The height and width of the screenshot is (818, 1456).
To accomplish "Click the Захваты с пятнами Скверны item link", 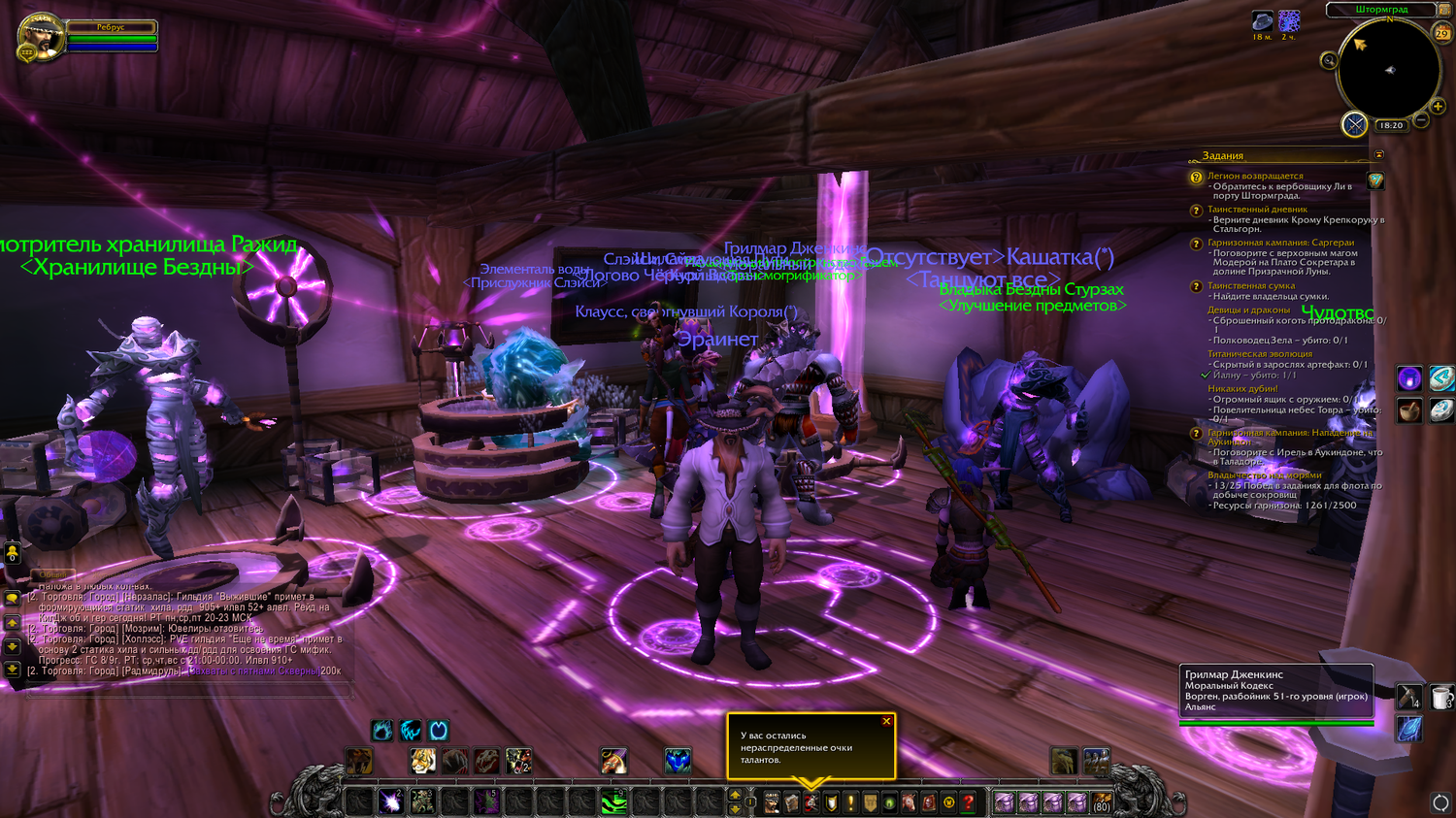I will (x=253, y=671).
